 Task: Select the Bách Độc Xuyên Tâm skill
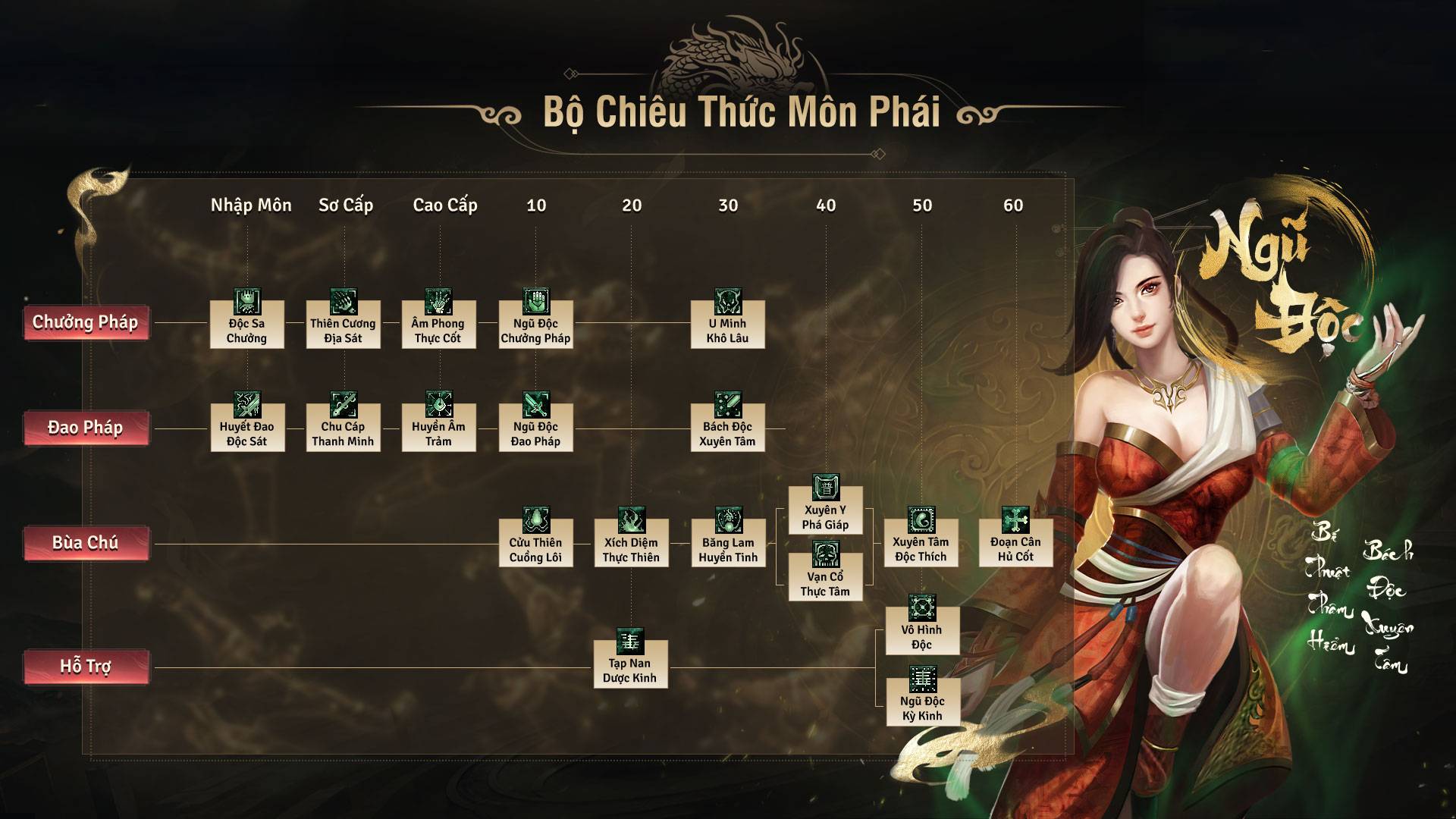[727, 426]
